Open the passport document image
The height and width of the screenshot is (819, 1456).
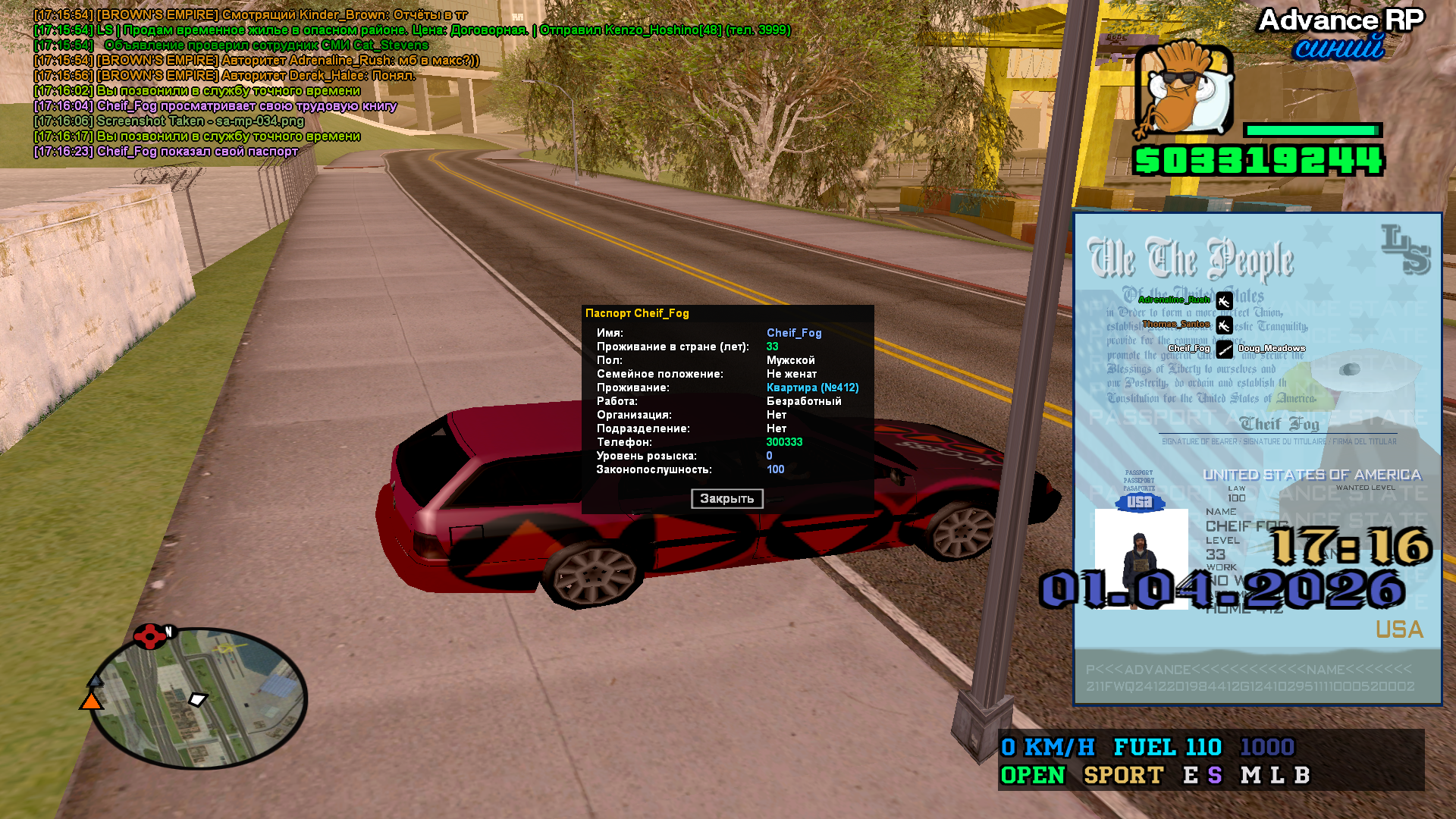pos(1257,459)
